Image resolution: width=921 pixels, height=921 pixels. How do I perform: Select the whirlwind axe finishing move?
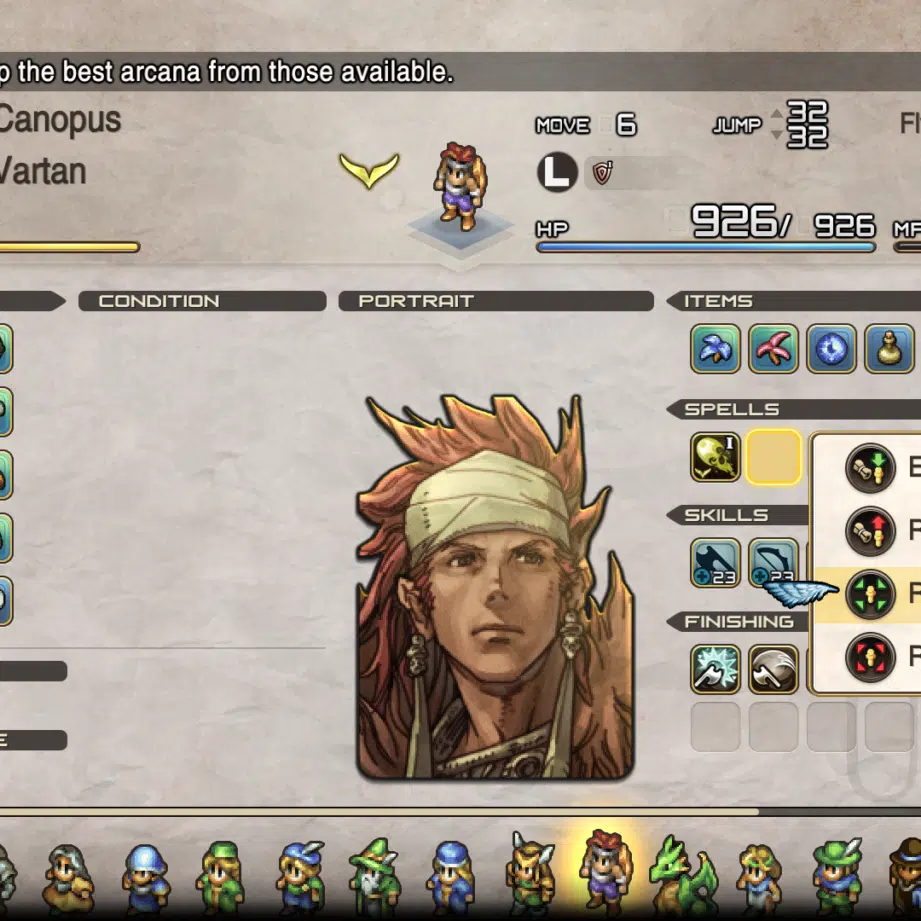(x=773, y=669)
